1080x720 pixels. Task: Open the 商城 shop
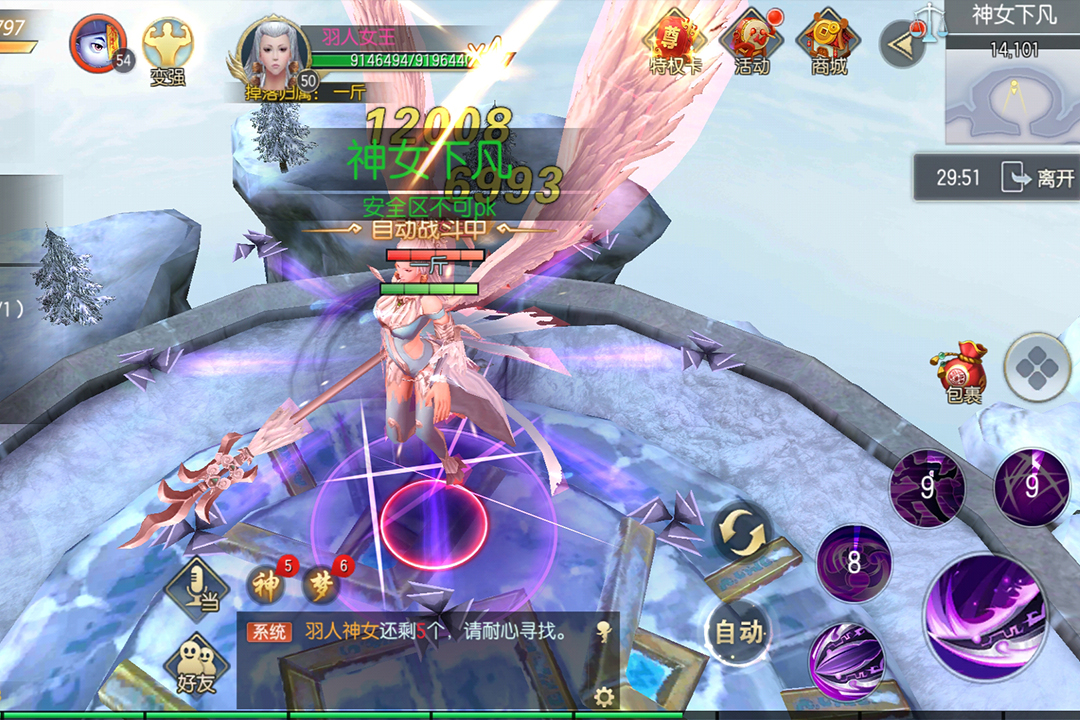point(828,43)
